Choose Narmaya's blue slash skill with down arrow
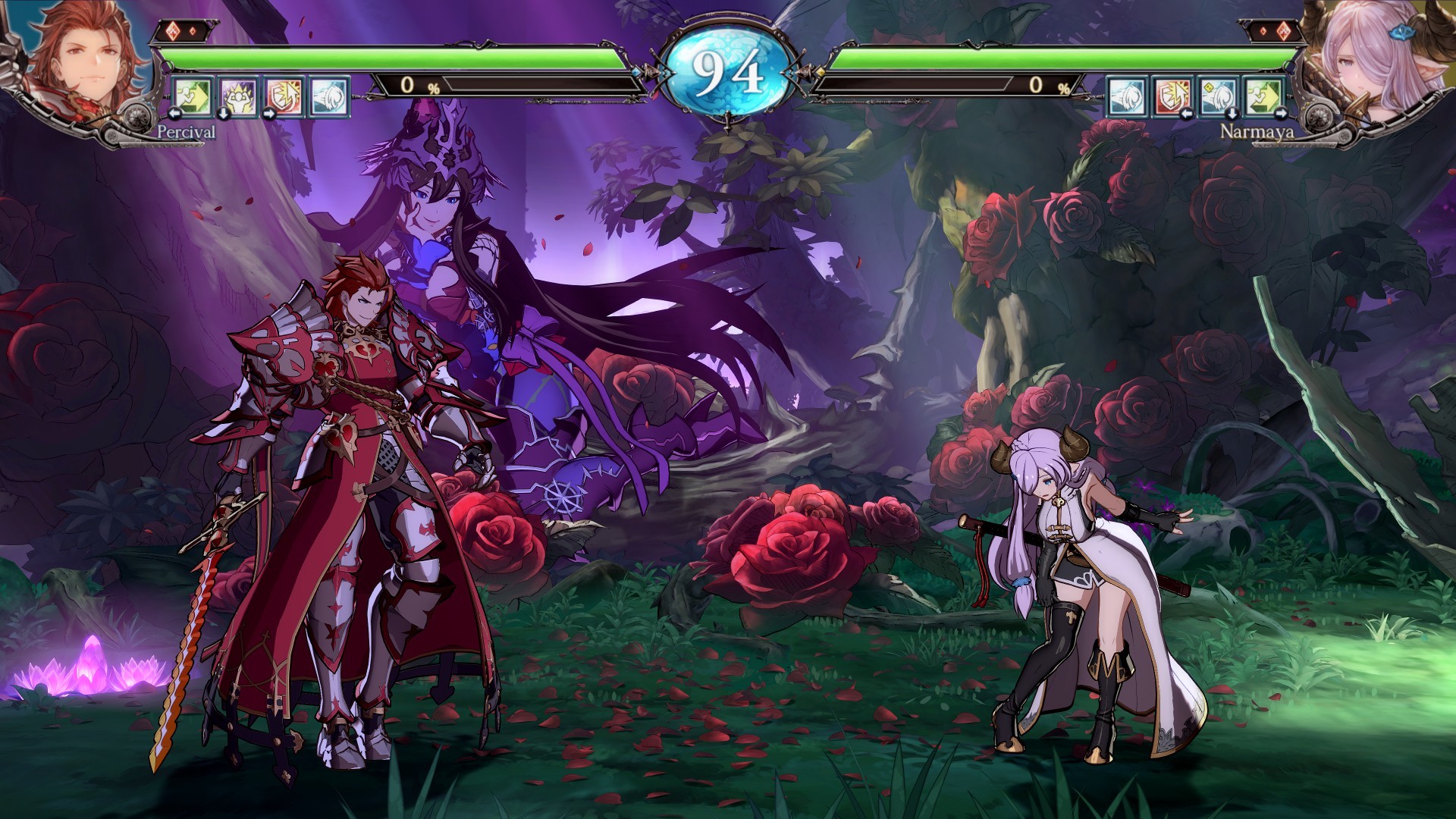Screen dimensions: 1456x819 click(x=1219, y=95)
